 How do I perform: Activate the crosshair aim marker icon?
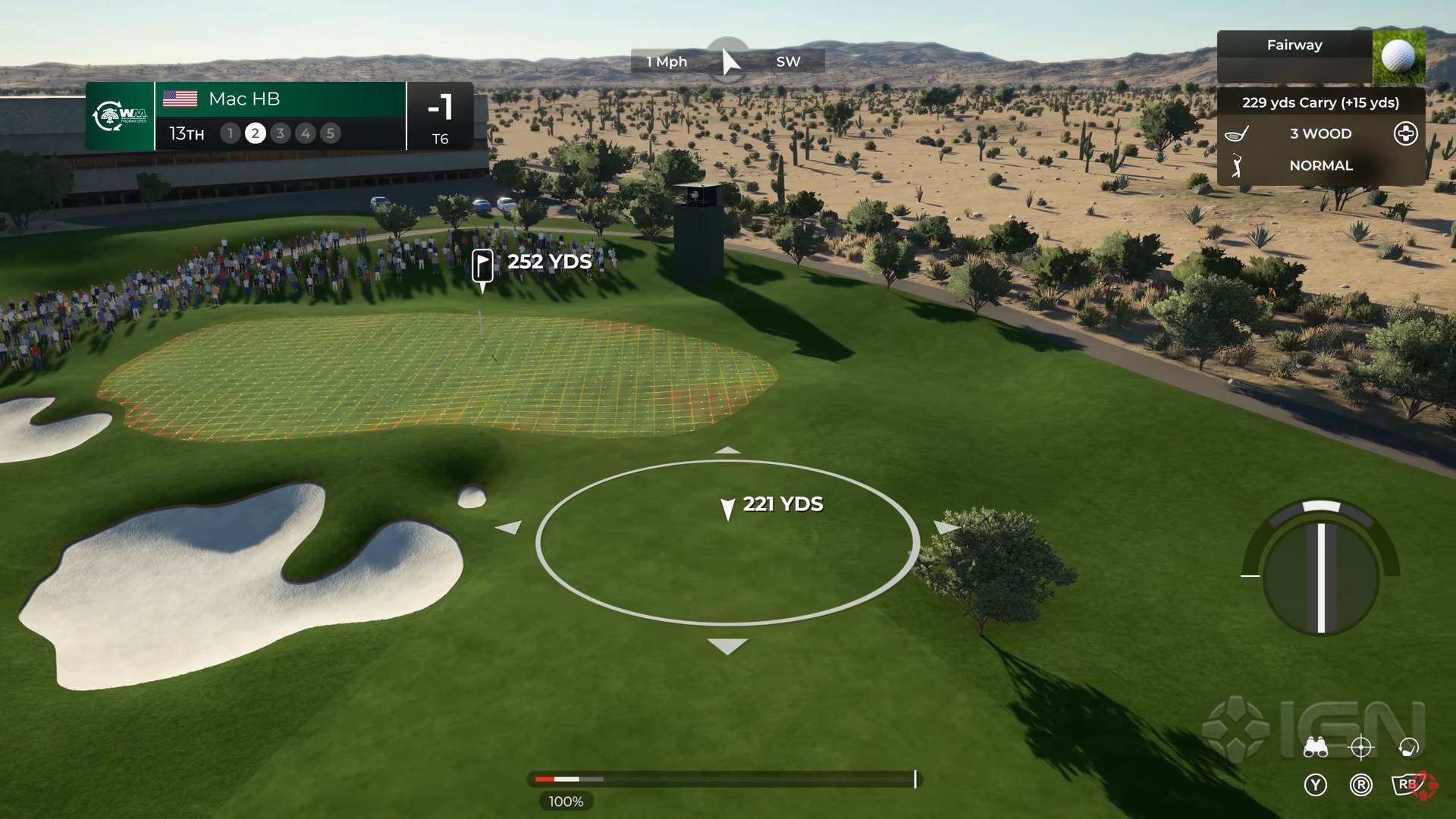[x=1361, y=748]
